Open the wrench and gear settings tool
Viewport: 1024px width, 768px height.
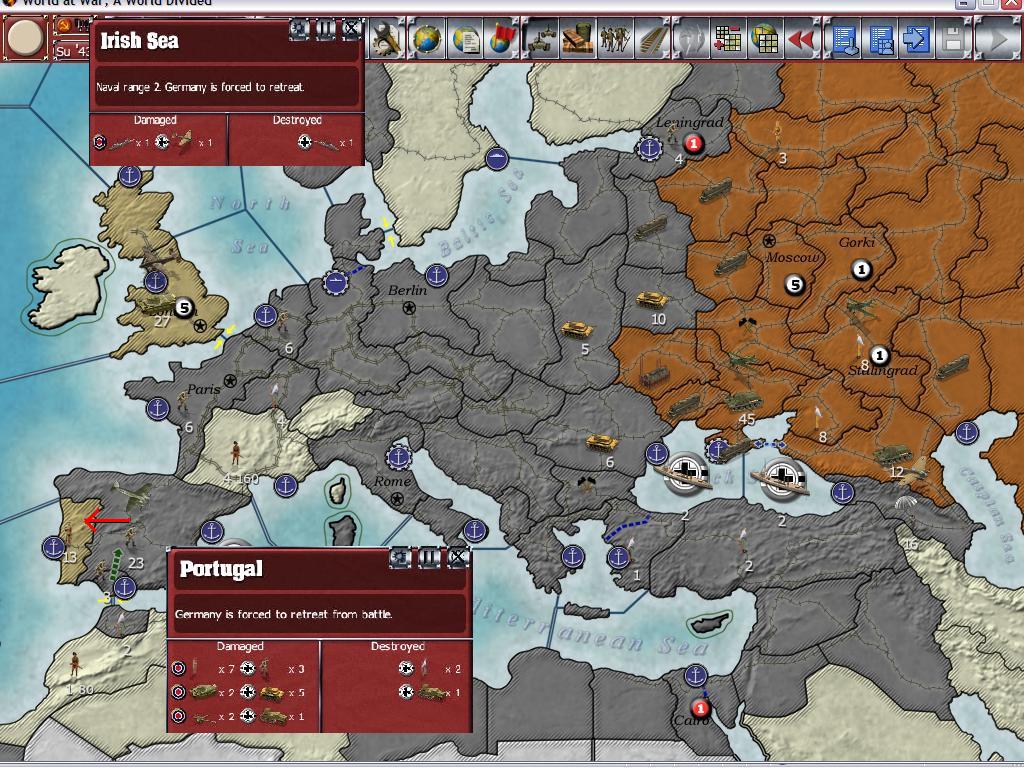pos(387,40)
